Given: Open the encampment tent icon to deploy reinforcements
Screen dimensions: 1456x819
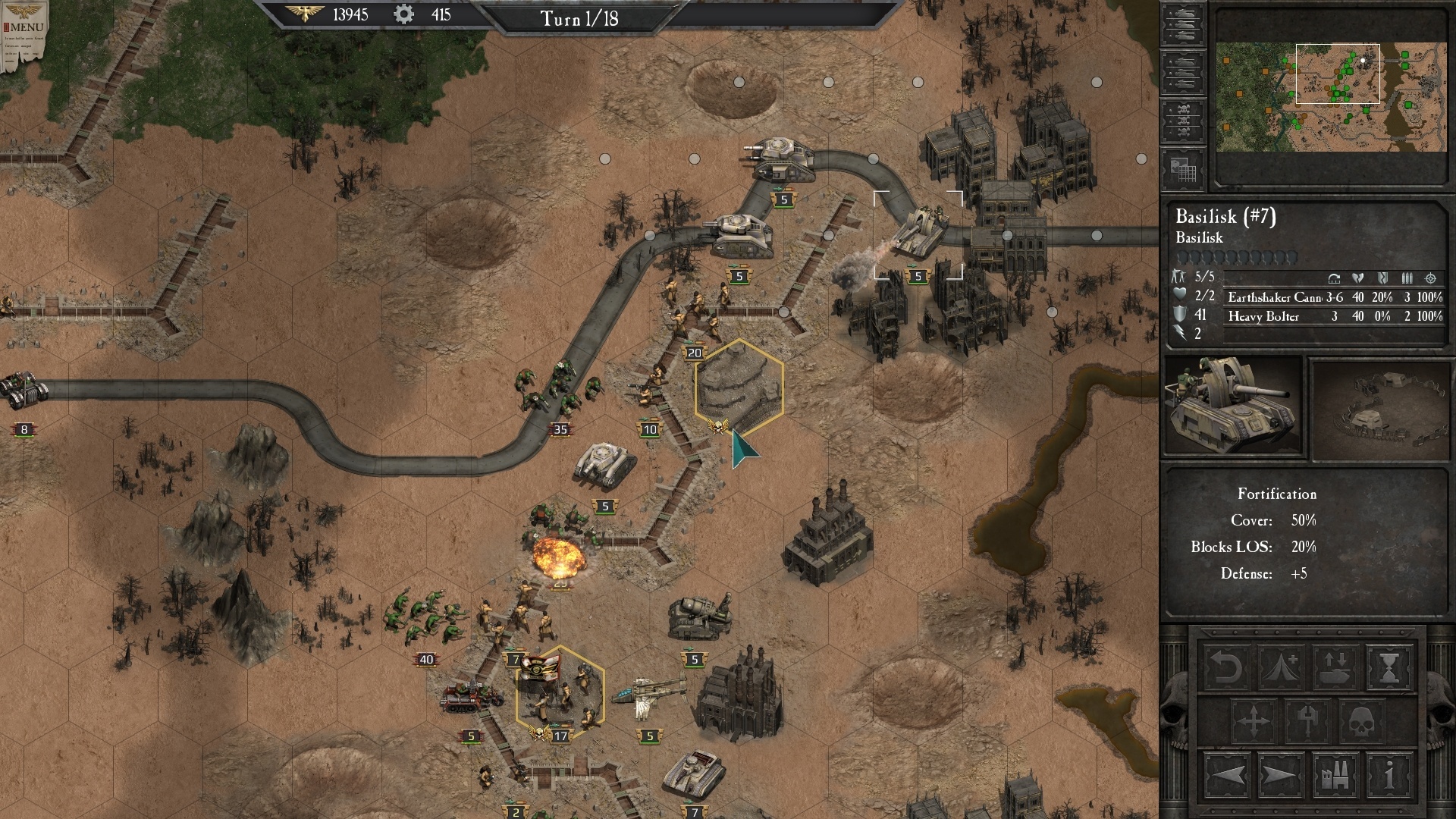Looking at the screenshot, I should [1280, 667].
